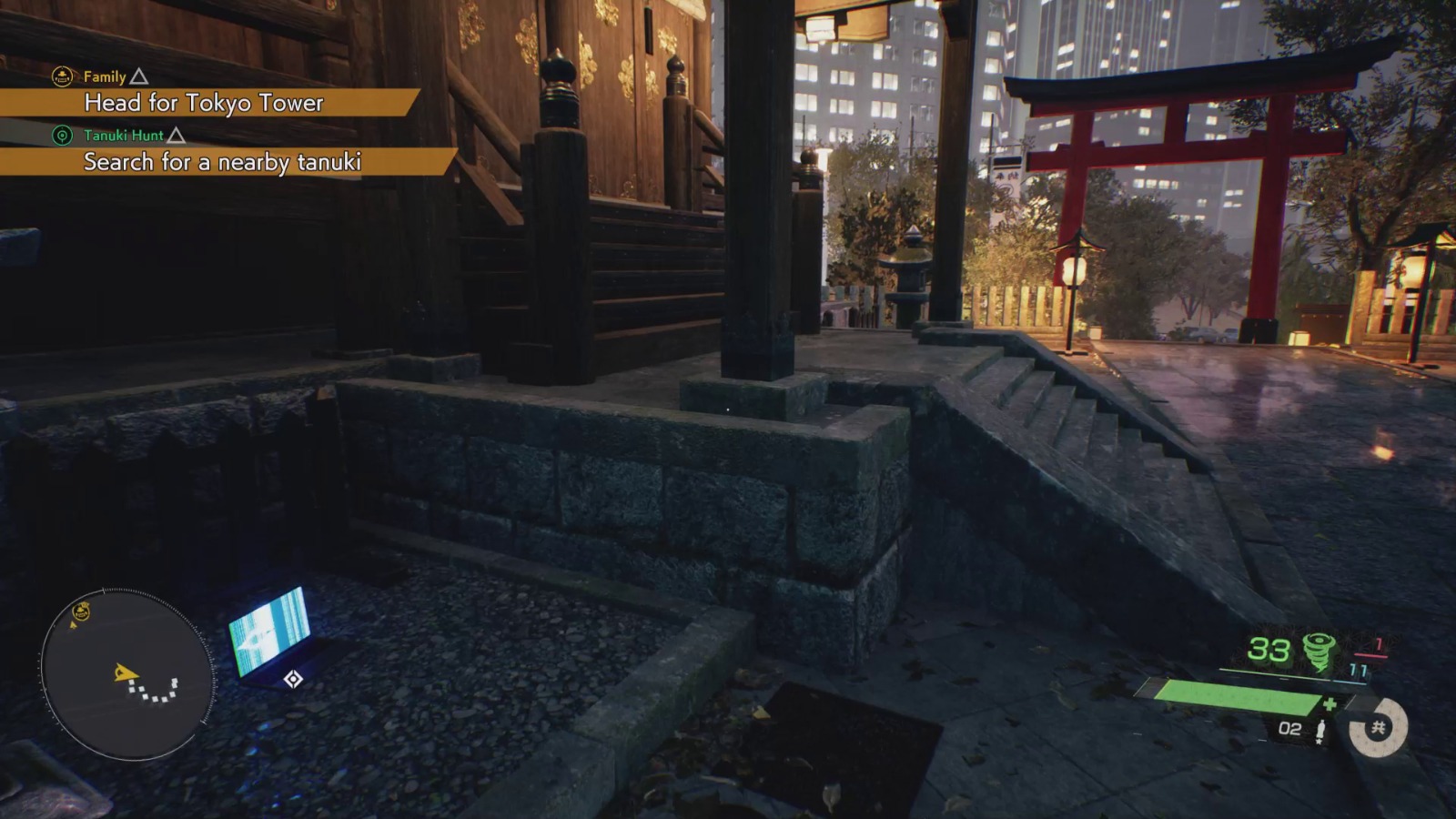
Task: Select the diamond marker above the glowing laptop
Action: point(293,678)
